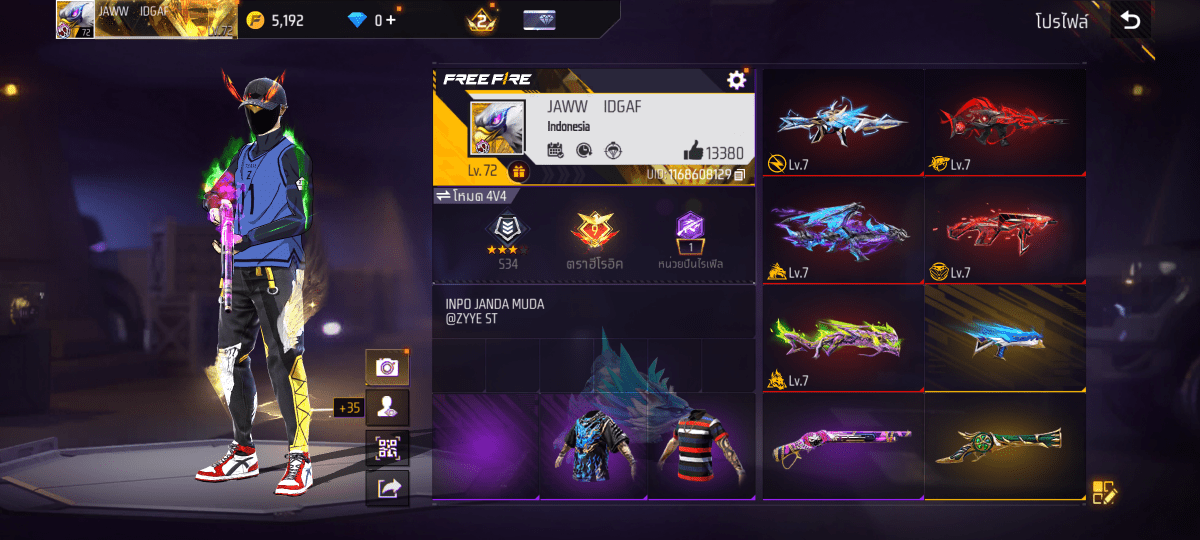Screen dimensions: 1200x540
Task: View the gold coin balance
Action: coord(275,20)
